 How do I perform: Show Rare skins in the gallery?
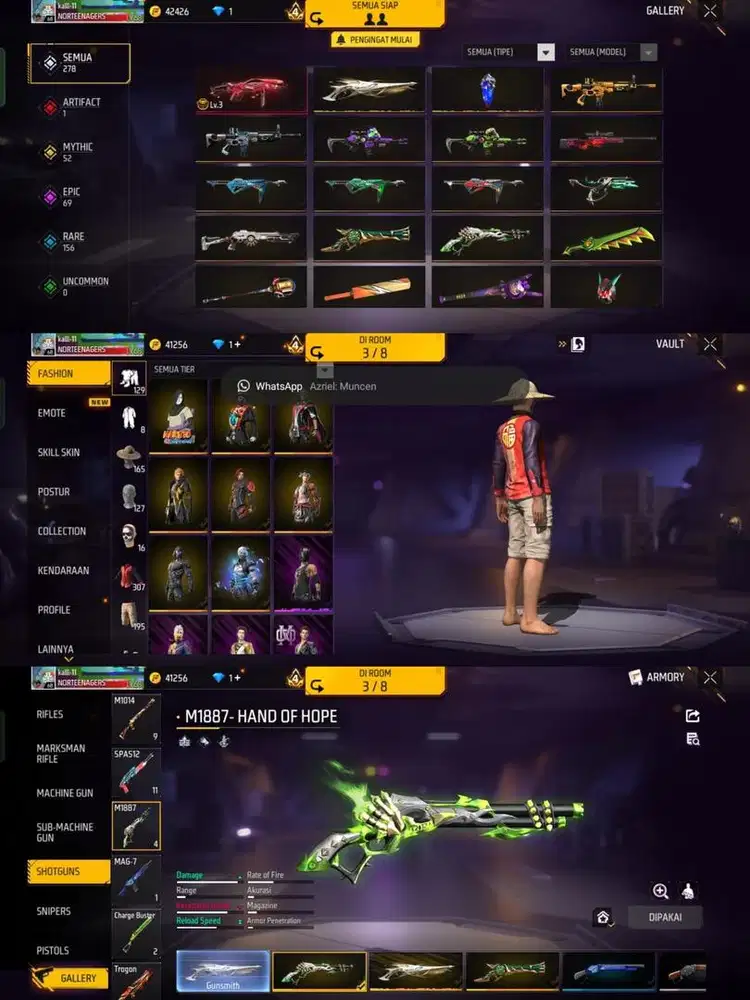(78, 242)
